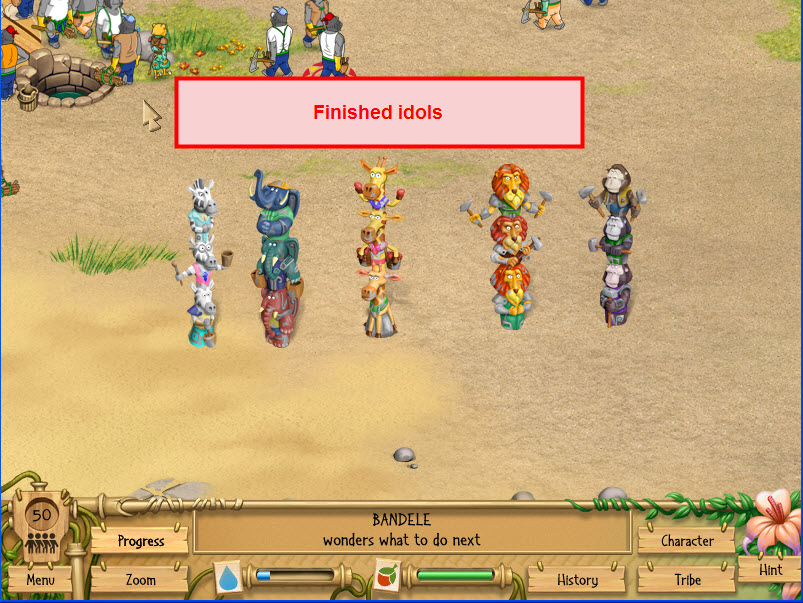Image resolution: width=803 pixels, height=603 pixels.
Task: Click the Zoom button
Action: 140,580
